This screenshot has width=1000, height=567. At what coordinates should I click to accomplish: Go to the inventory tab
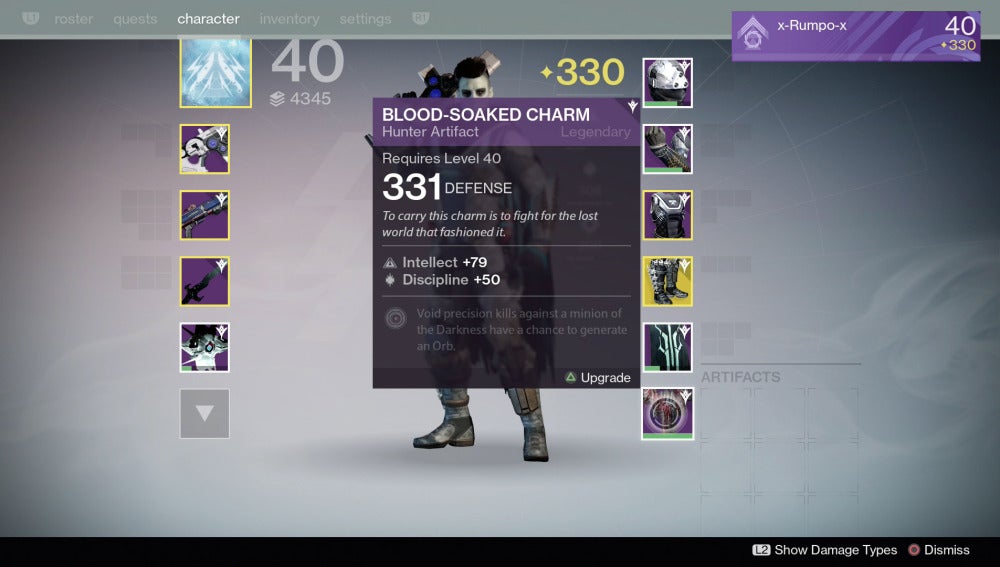(x=289, y=19)
